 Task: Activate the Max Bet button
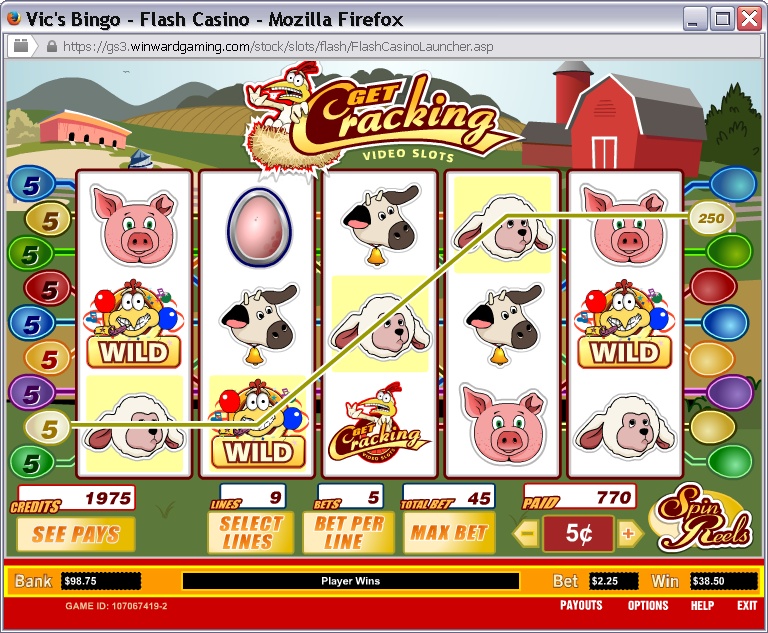pos(448,533)
